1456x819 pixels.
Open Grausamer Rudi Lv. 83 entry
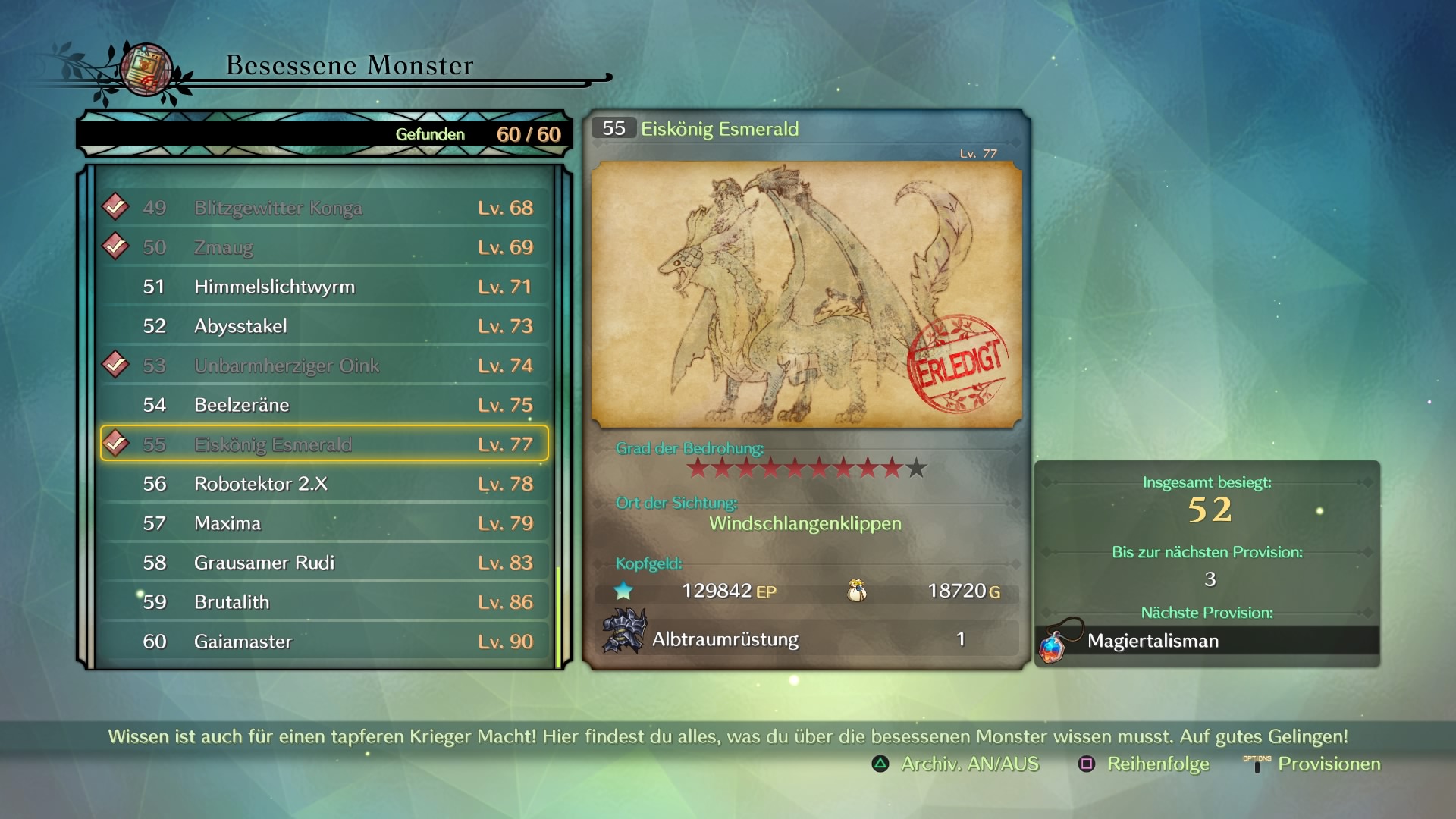(325, 563)
